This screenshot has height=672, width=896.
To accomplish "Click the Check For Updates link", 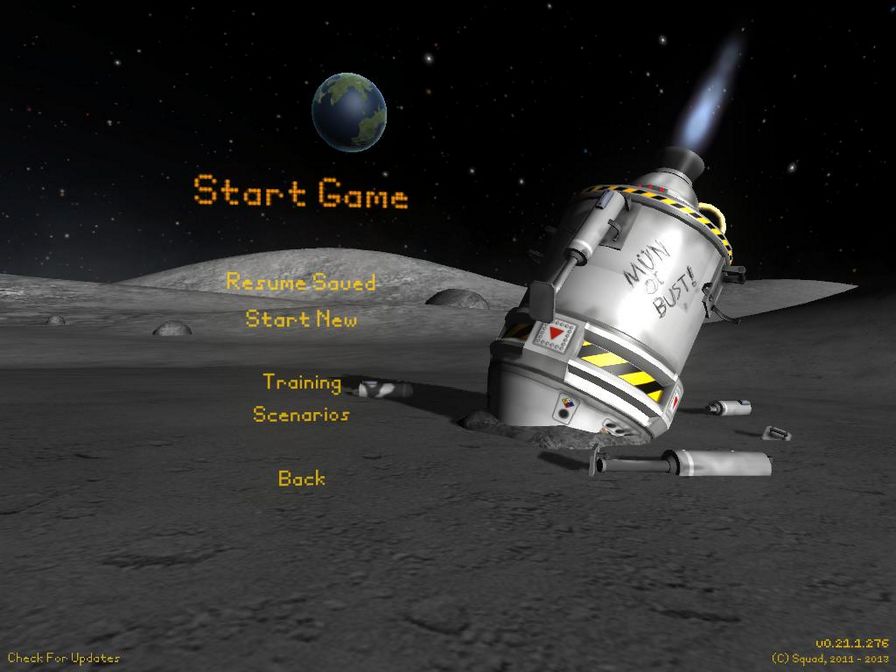I will (64, 658).
